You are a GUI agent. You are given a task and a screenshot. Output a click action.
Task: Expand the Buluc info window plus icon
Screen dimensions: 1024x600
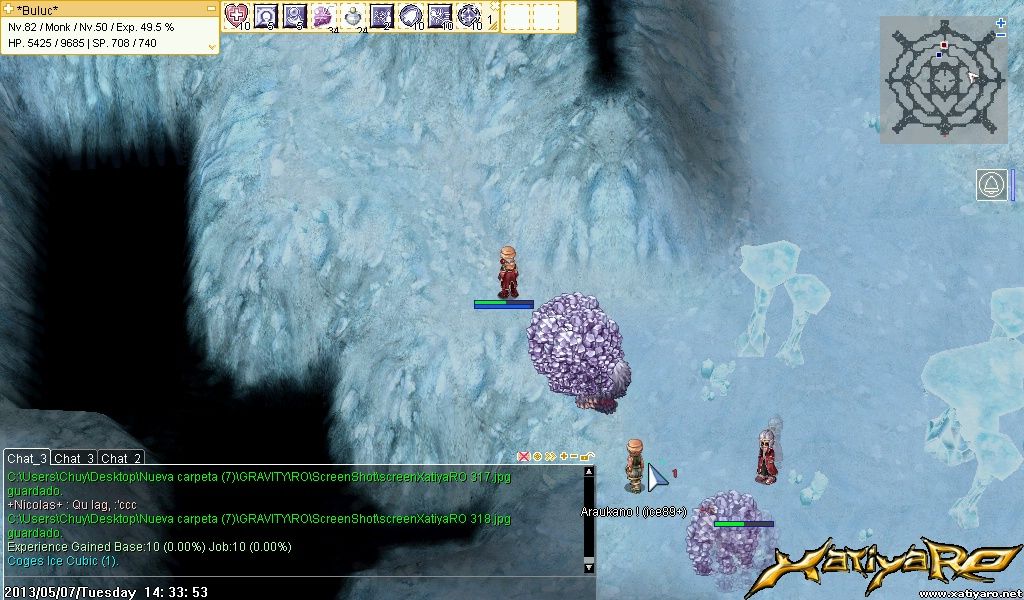(x=9, y=8)
